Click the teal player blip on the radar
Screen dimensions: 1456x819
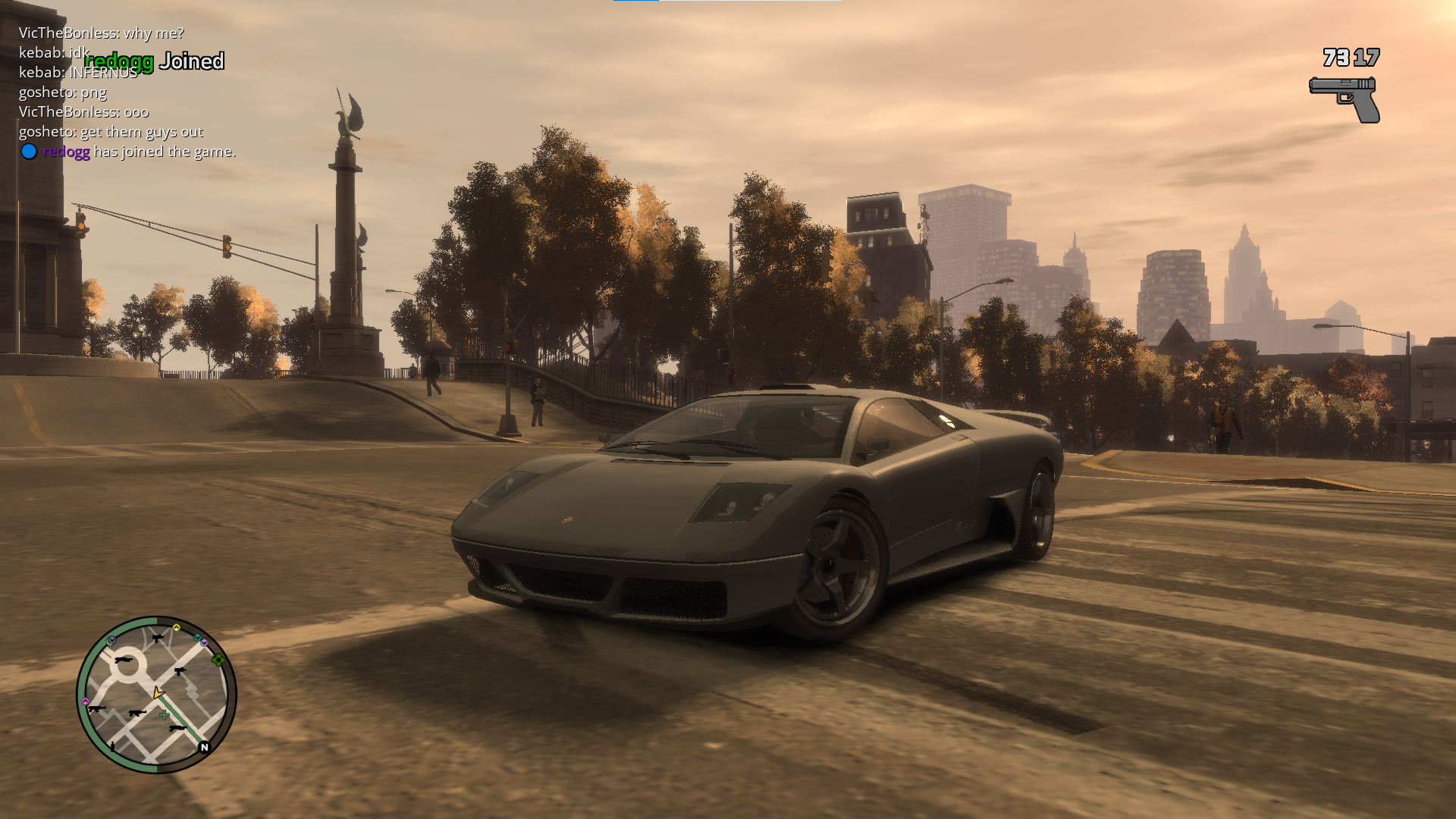point(197,638)
